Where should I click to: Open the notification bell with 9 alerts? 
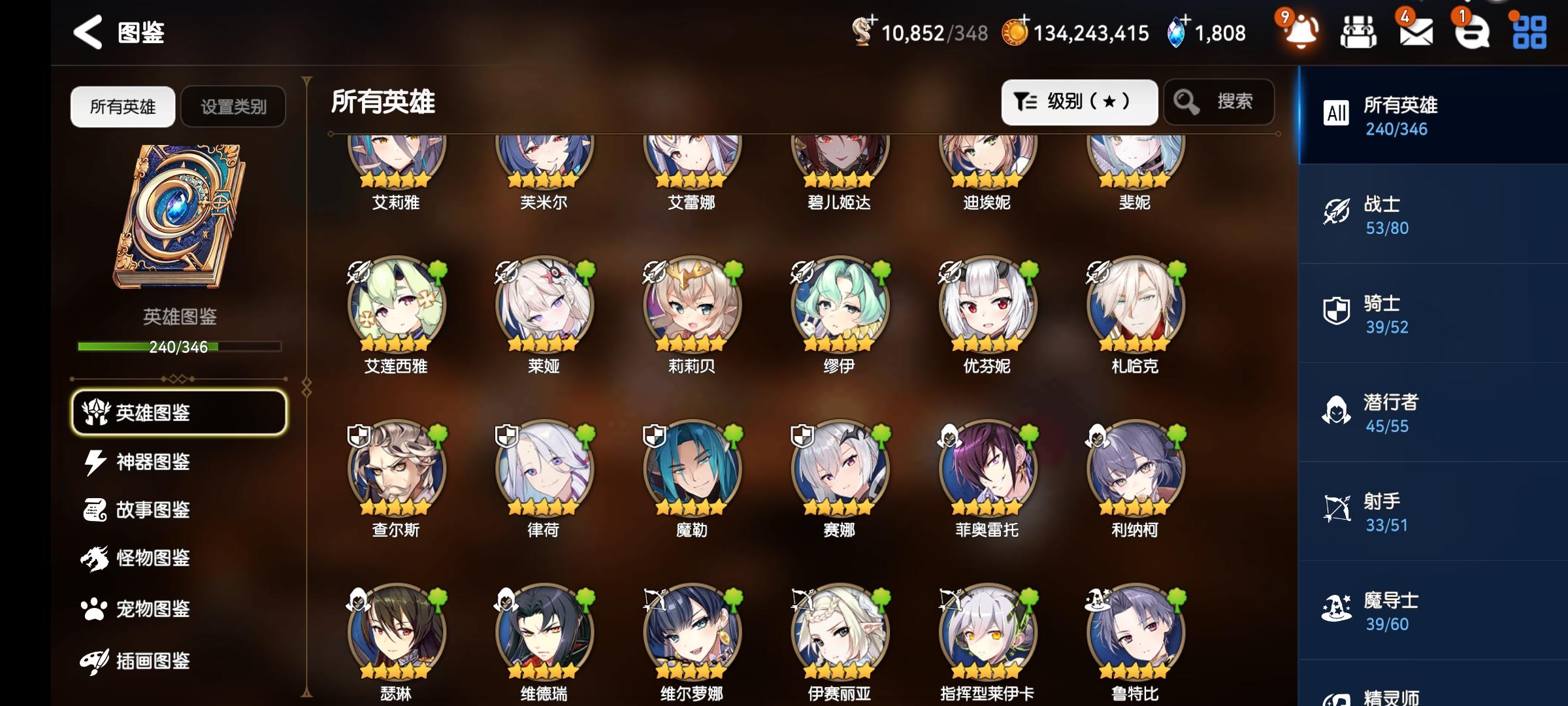pyautogui.click(x=1300, y=31)
